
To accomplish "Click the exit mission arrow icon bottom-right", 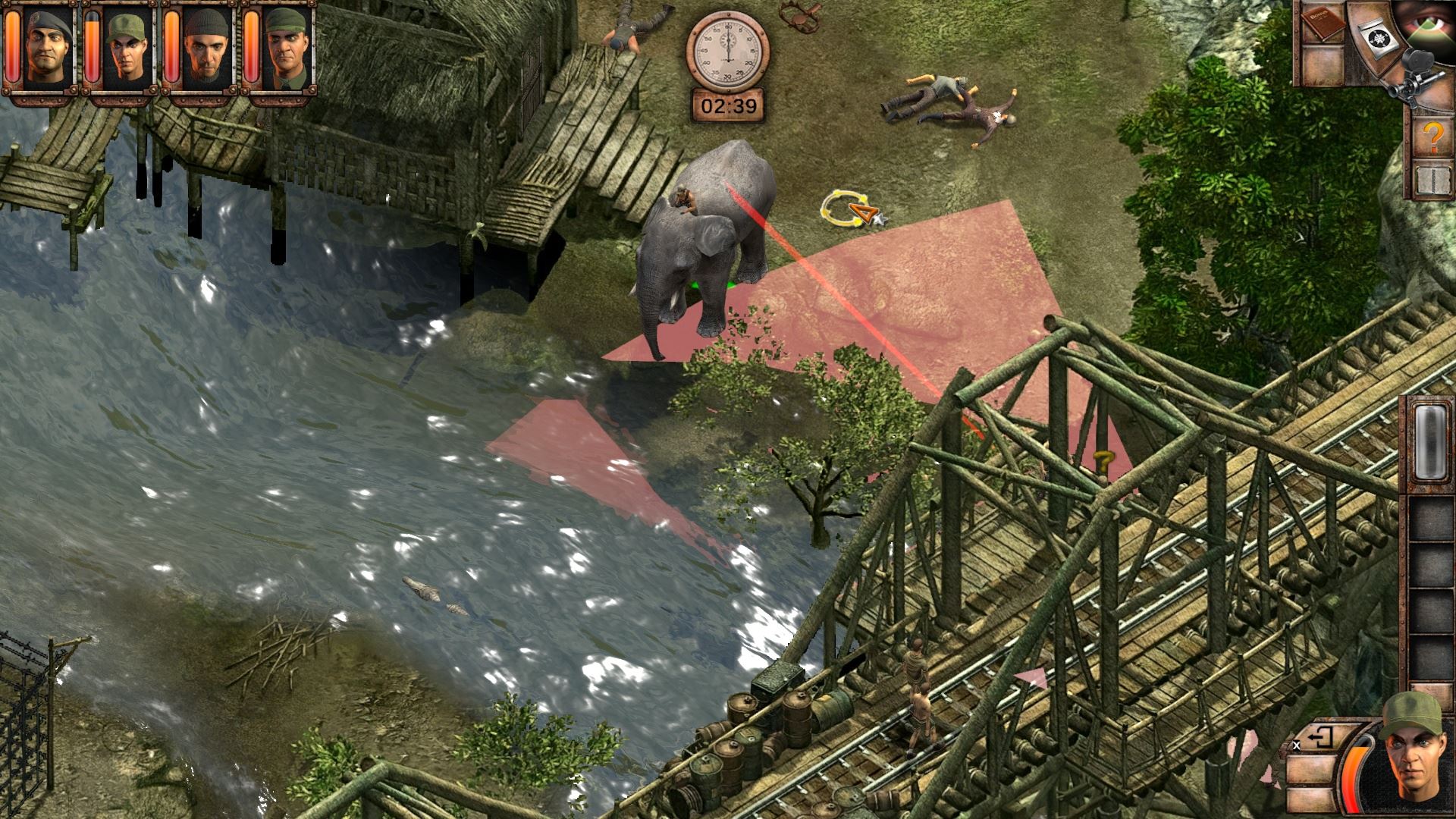I will (1321, 734).
